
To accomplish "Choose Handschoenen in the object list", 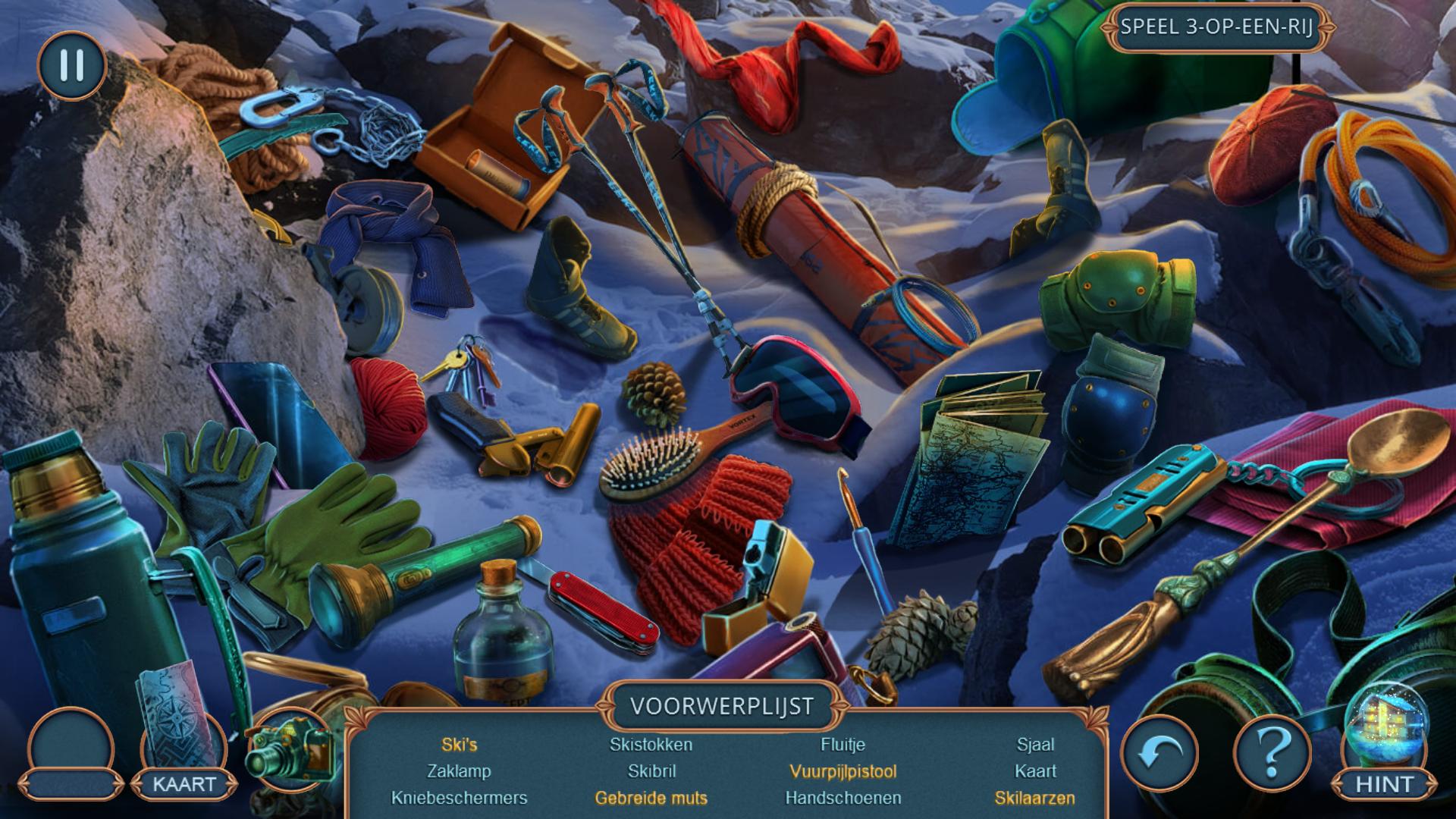I will click(843, 798).
